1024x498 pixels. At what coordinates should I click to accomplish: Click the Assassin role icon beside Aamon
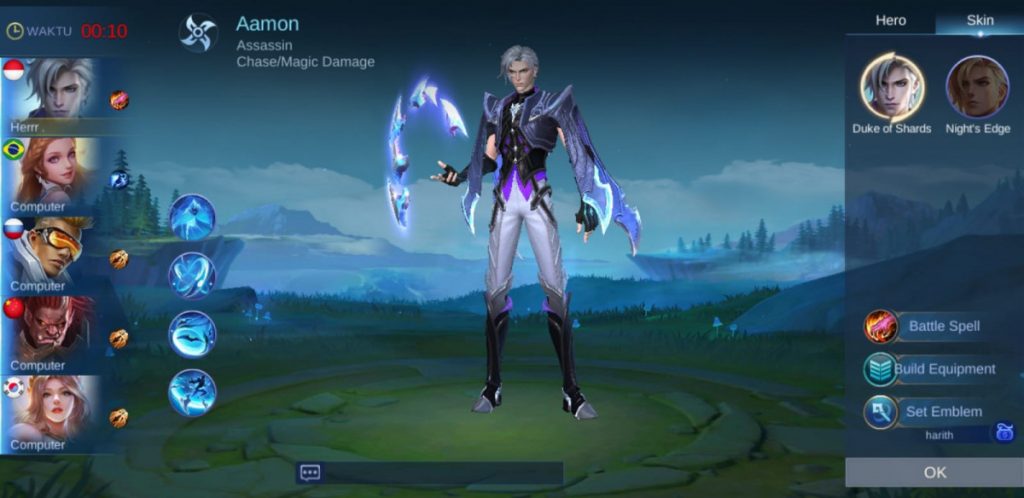pyautogui.click(x=198, y=32)
